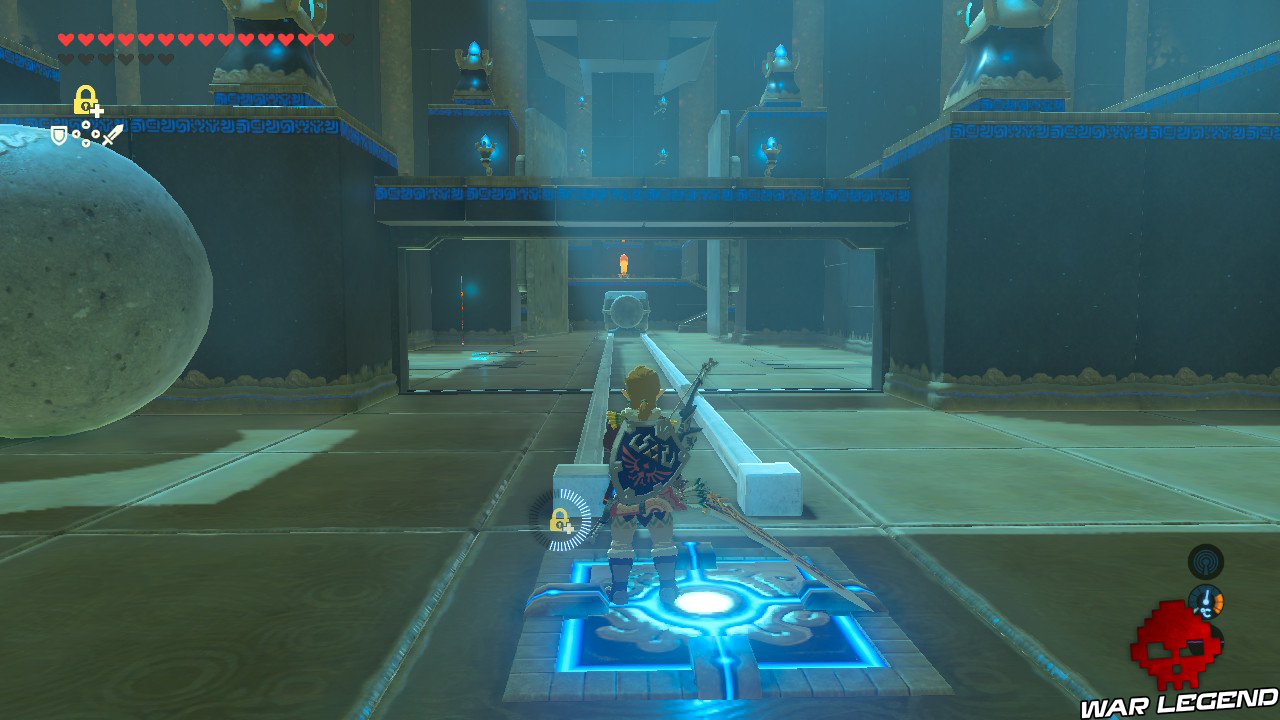Open the temperature gauge showing °C
The image size is (1280, 720).
1205,600
